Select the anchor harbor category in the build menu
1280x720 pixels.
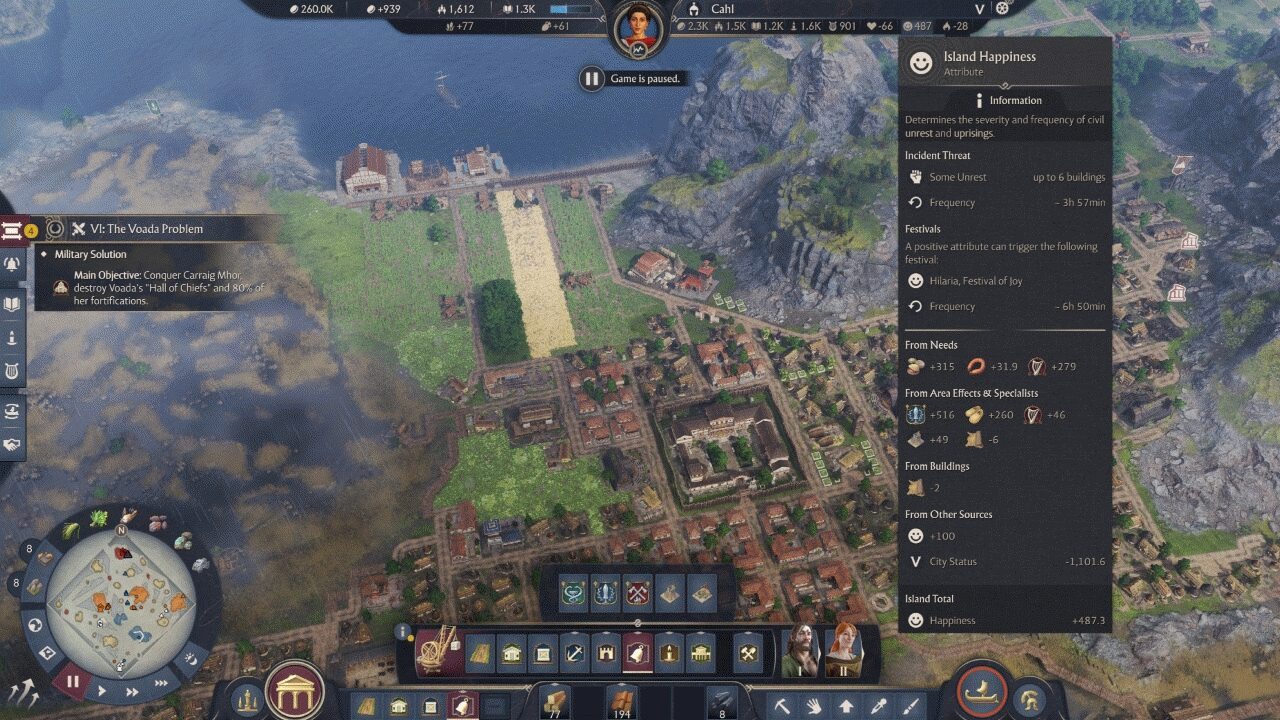coord(574,652)
